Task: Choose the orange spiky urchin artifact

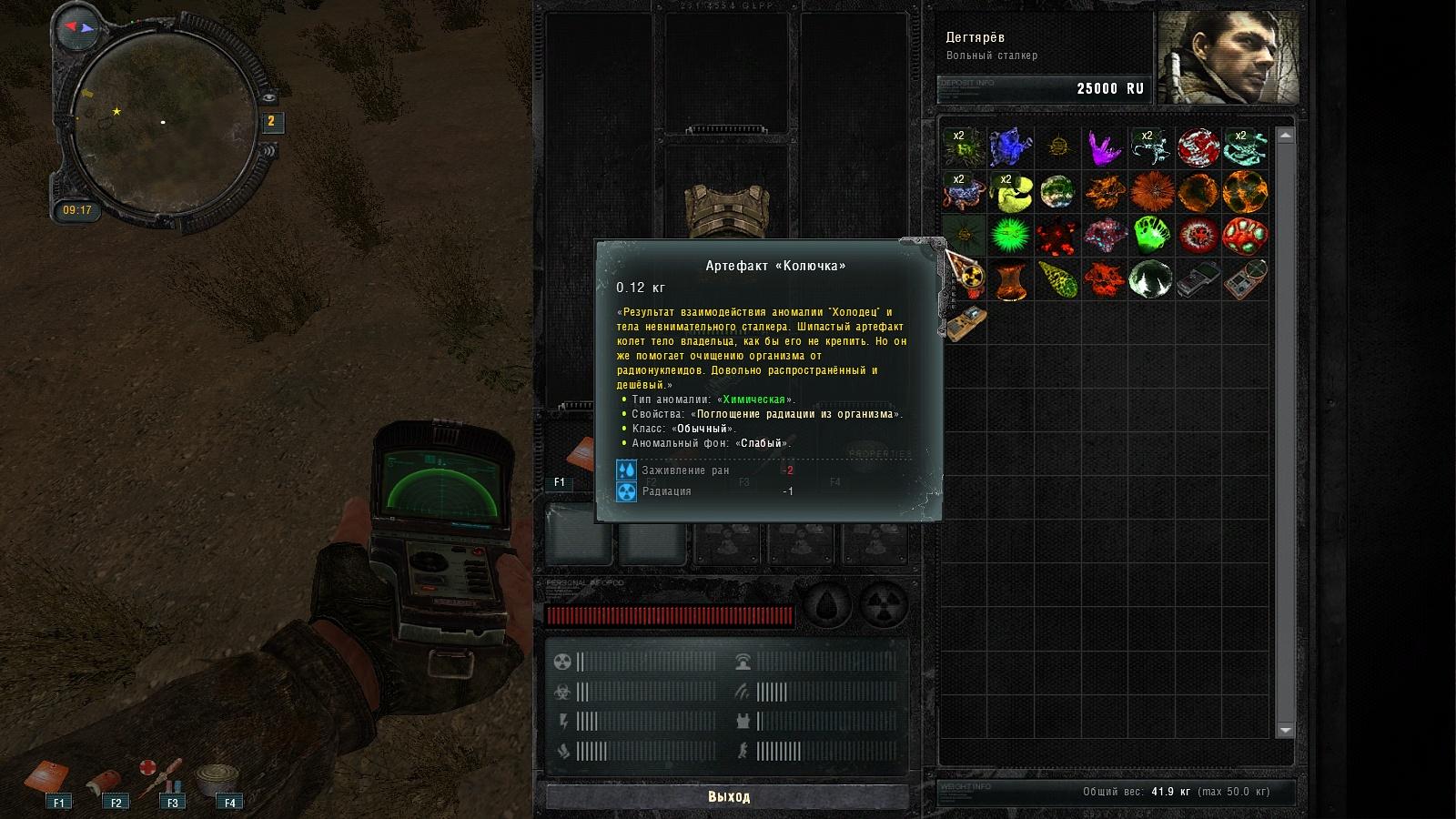Action: 1151,192
